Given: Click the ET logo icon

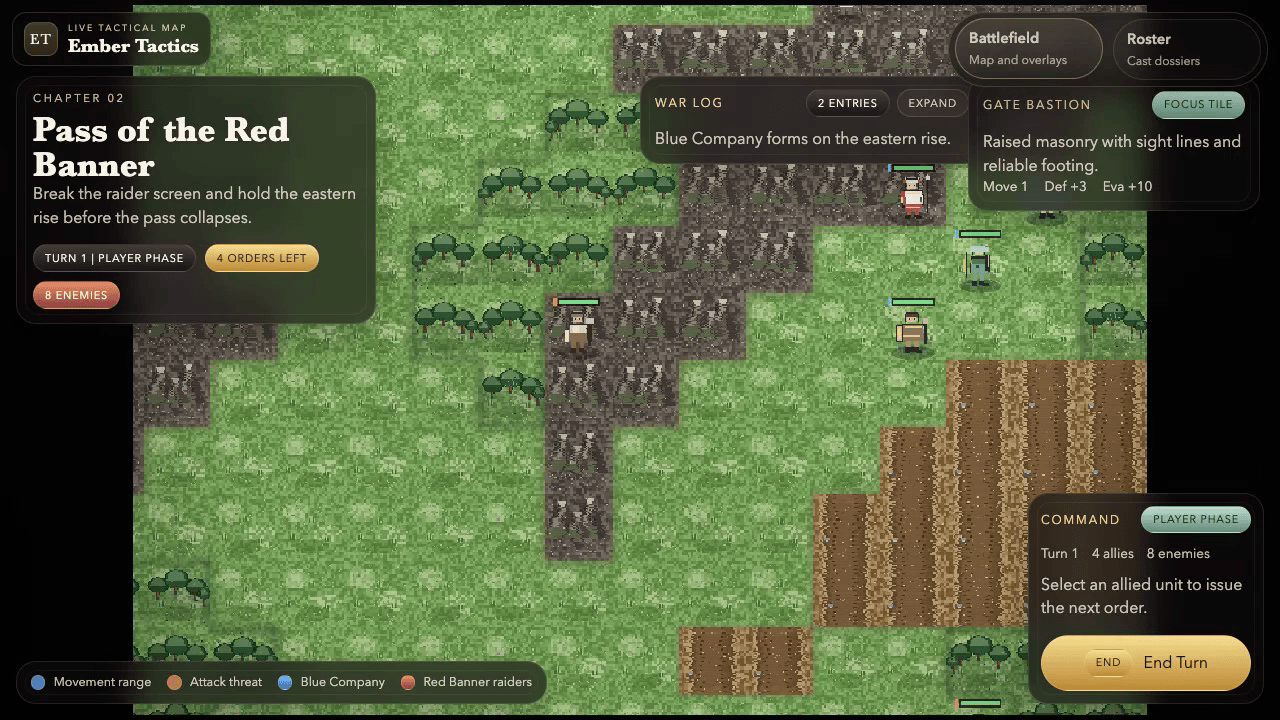Looking at the screenshot, I should (40, 39).
